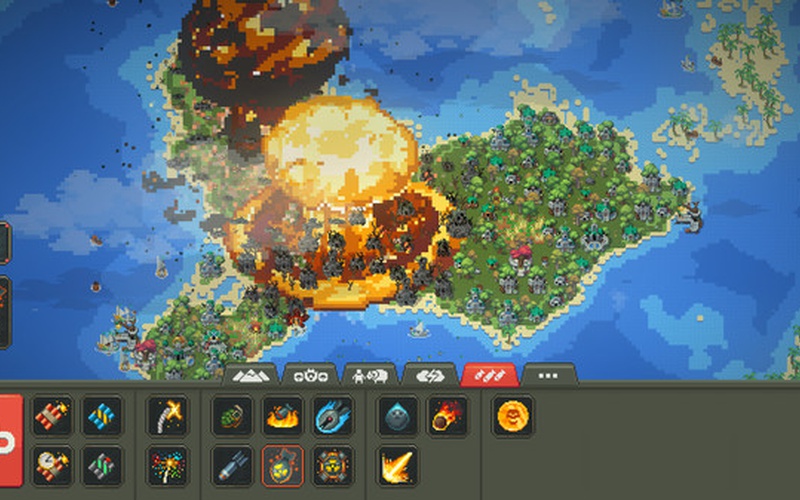The width and height of the screenshot is (800, 500).
Task: Choose the timed TNT with clock
Action: point(52,465)
